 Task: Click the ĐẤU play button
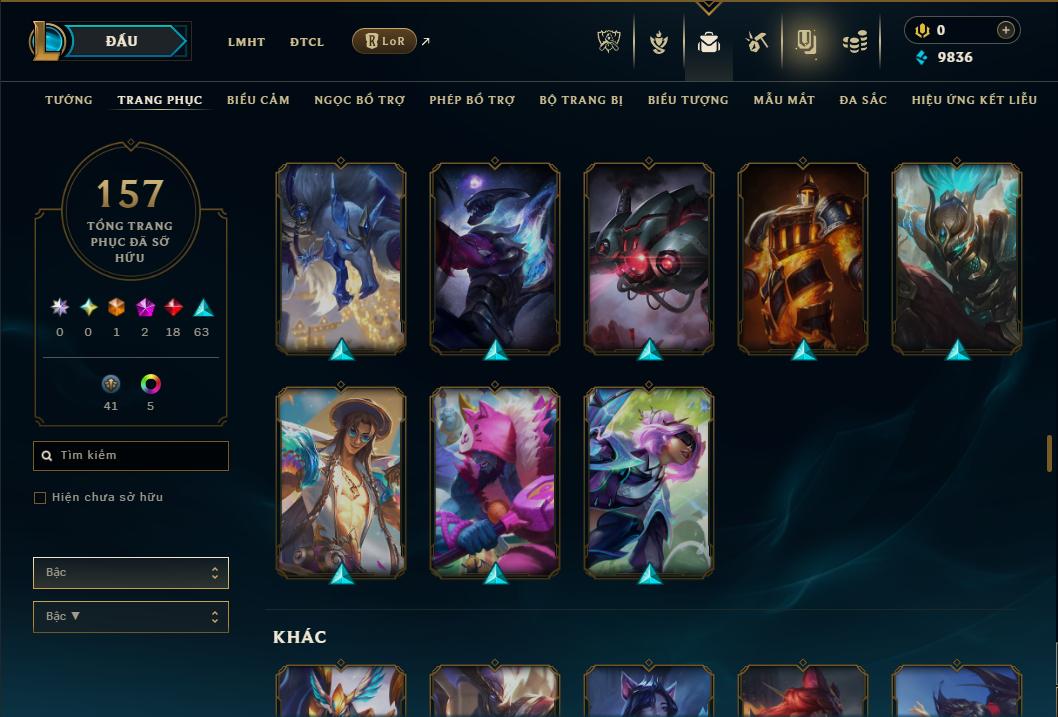121,41
